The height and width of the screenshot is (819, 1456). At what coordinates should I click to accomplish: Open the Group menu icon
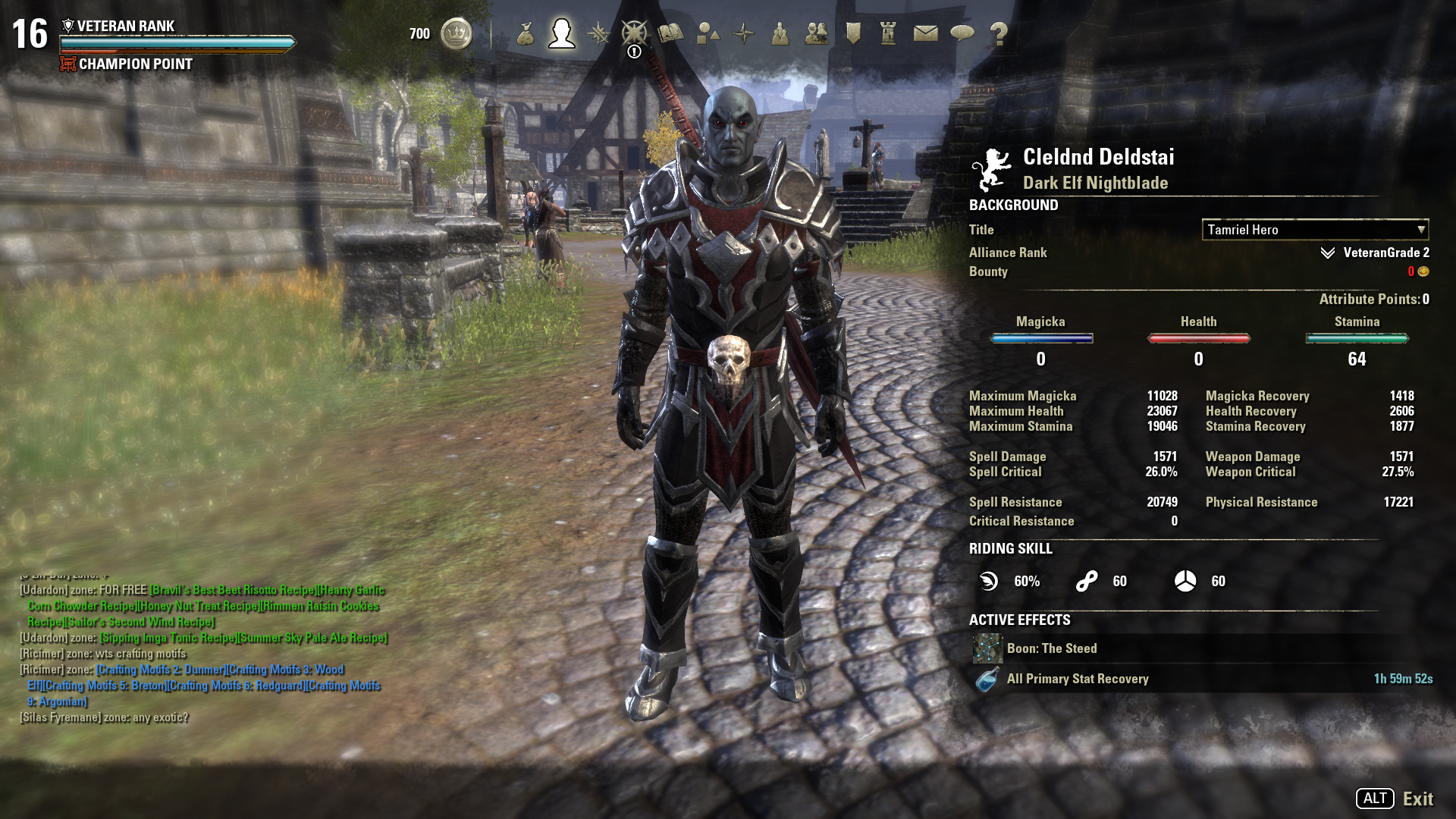(780, 33)
